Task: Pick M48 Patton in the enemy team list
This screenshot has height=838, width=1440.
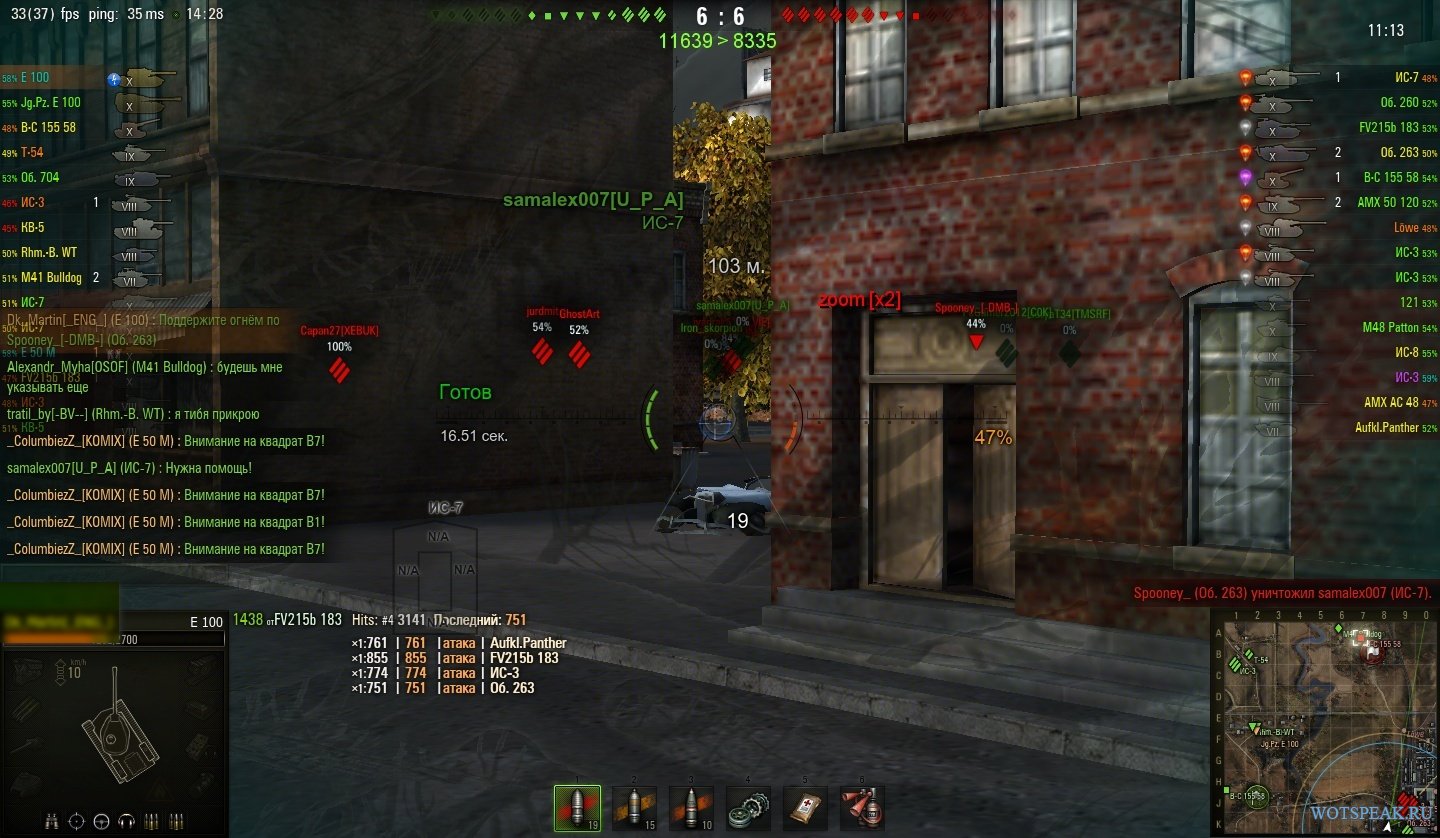Action: pyautogui.click(x=1340, y=328)
